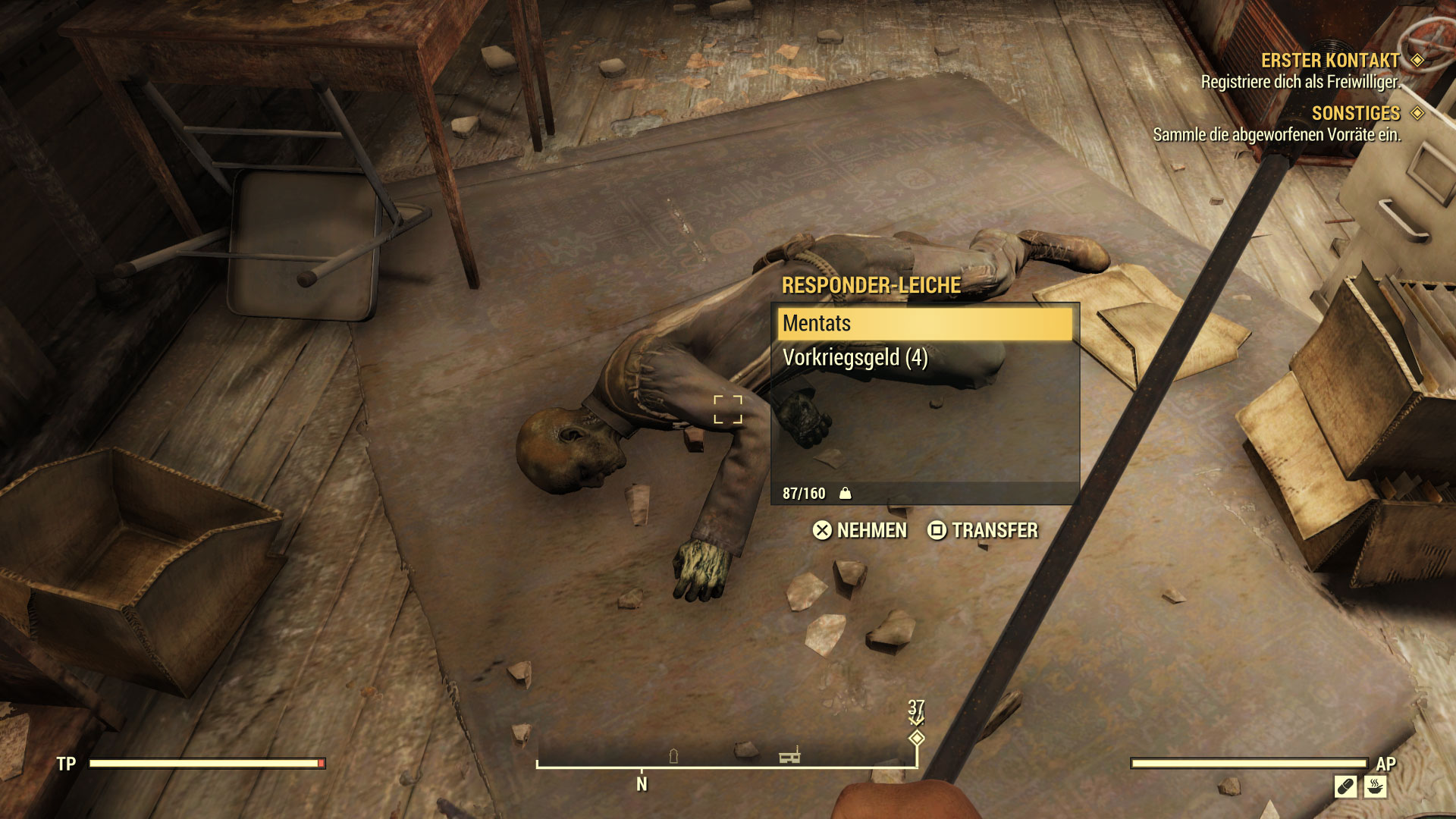Choose Vorkriegsgeld (4) from corpse loot
Viewport: 1456px width, 819px height.
[x=855, y=358]
